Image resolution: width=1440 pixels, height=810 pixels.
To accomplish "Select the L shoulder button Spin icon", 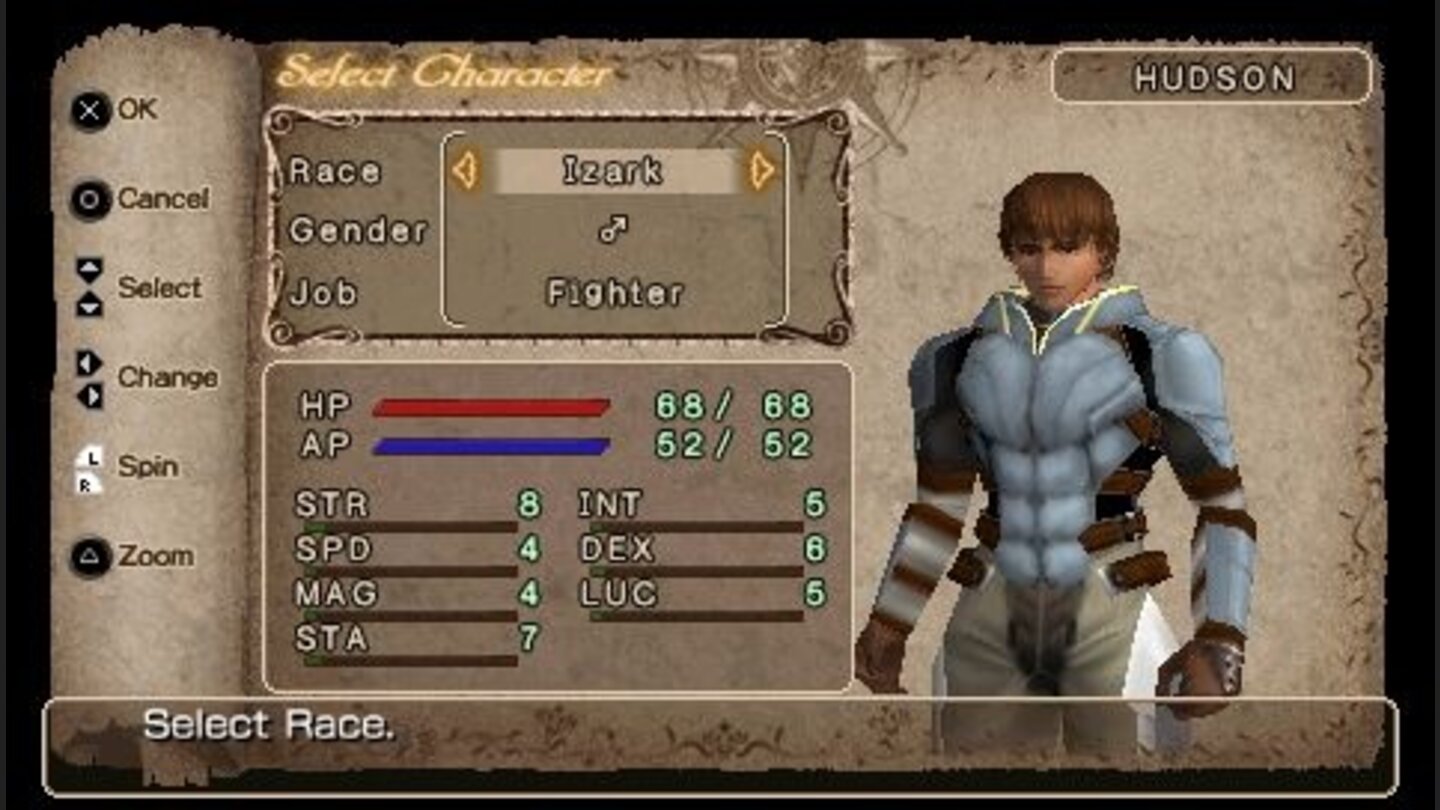I will click(90, 457).
